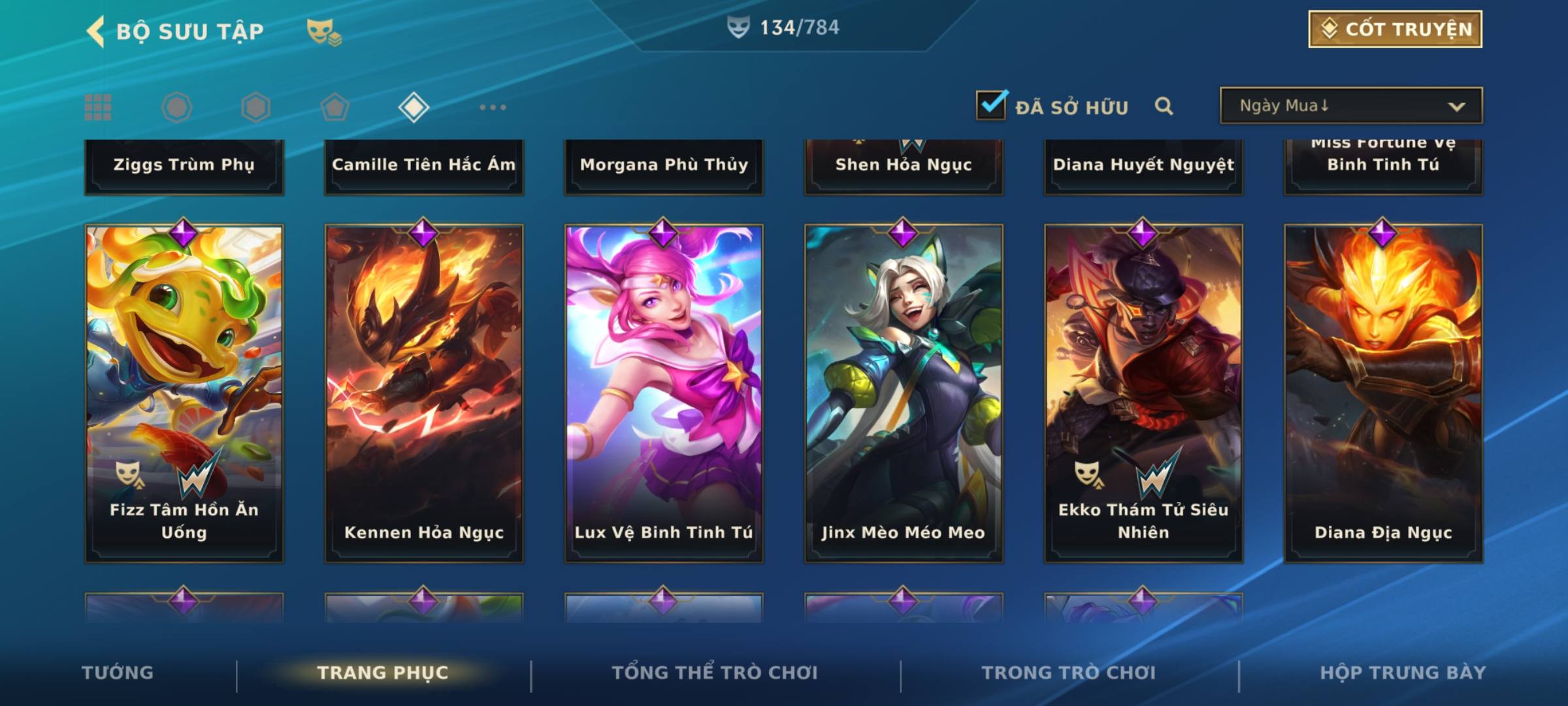Image resolution: width=1568 pixels, height=706 pixels.
Task: Choose the Kennen Hỏa Ngục skin card
Action: pyautogui.click(x=424, y=392)
